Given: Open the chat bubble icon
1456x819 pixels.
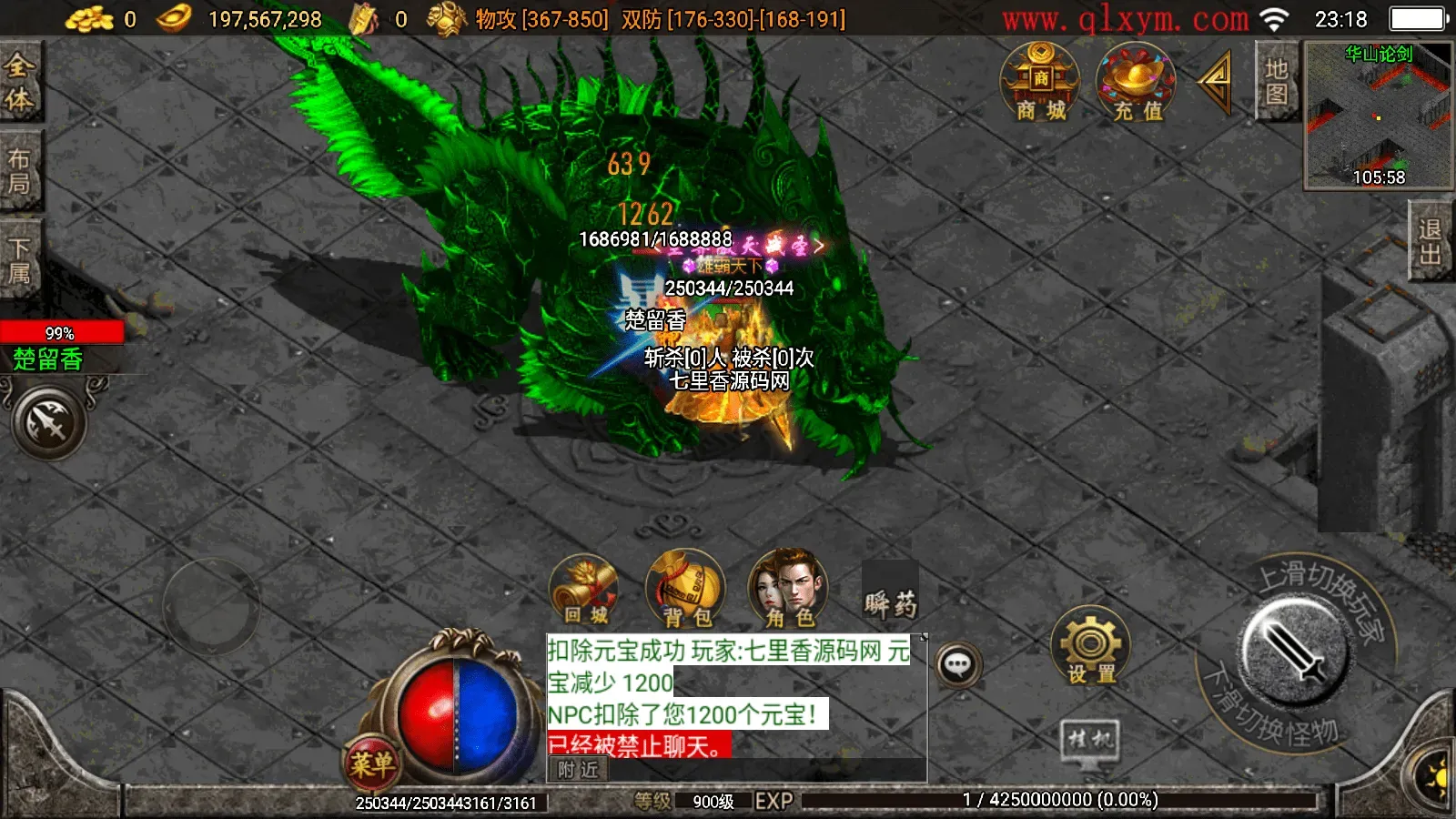Looking at the screenshot, I should (x=958, y=662).
